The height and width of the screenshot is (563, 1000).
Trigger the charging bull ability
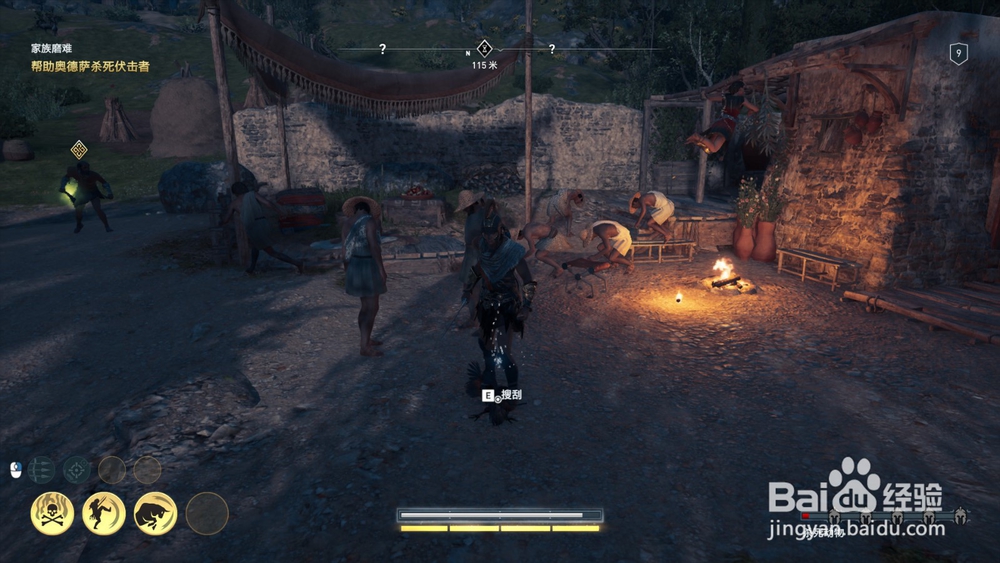(155, 513)
